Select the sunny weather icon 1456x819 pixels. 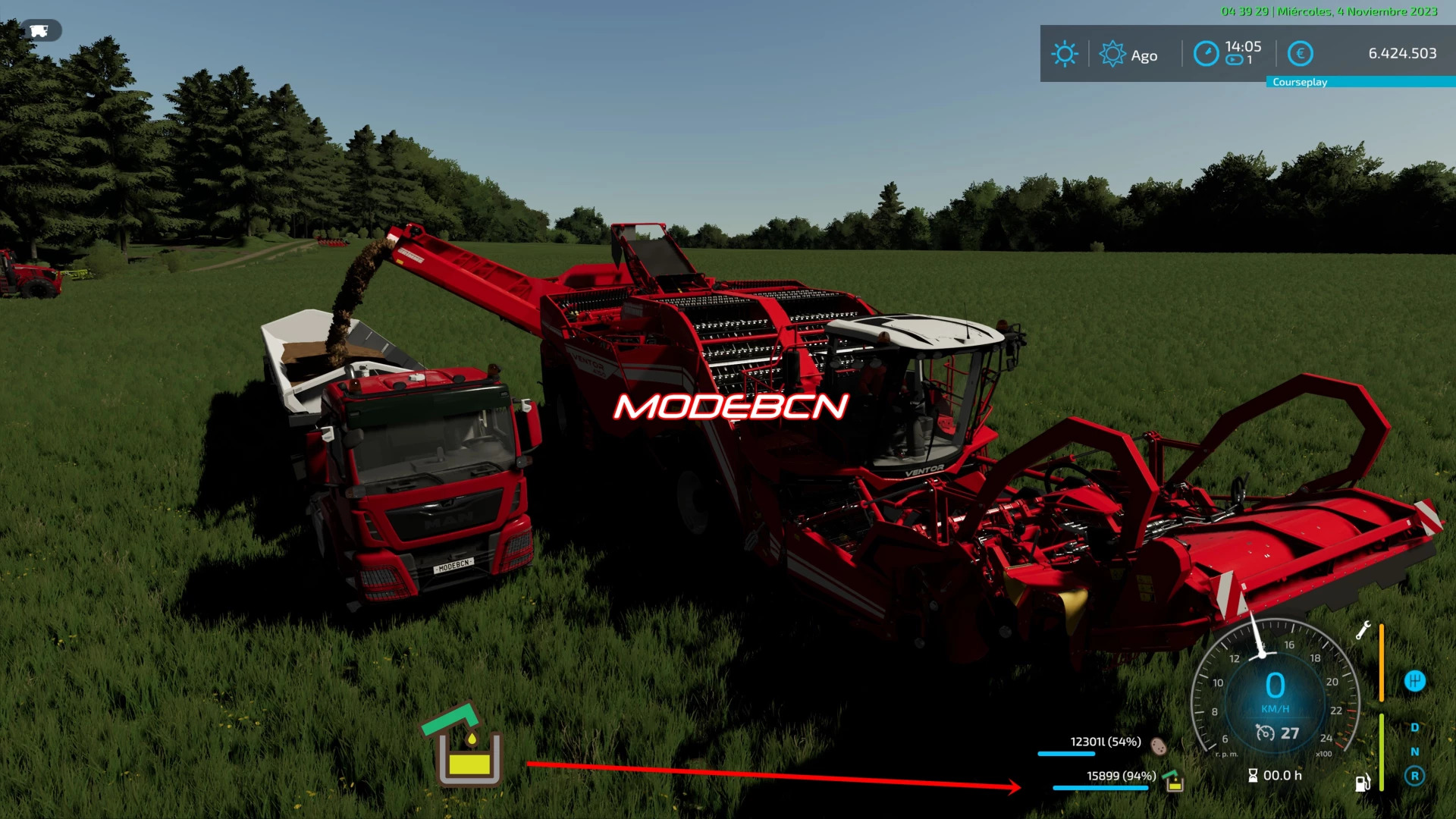tap(1064, 54)
